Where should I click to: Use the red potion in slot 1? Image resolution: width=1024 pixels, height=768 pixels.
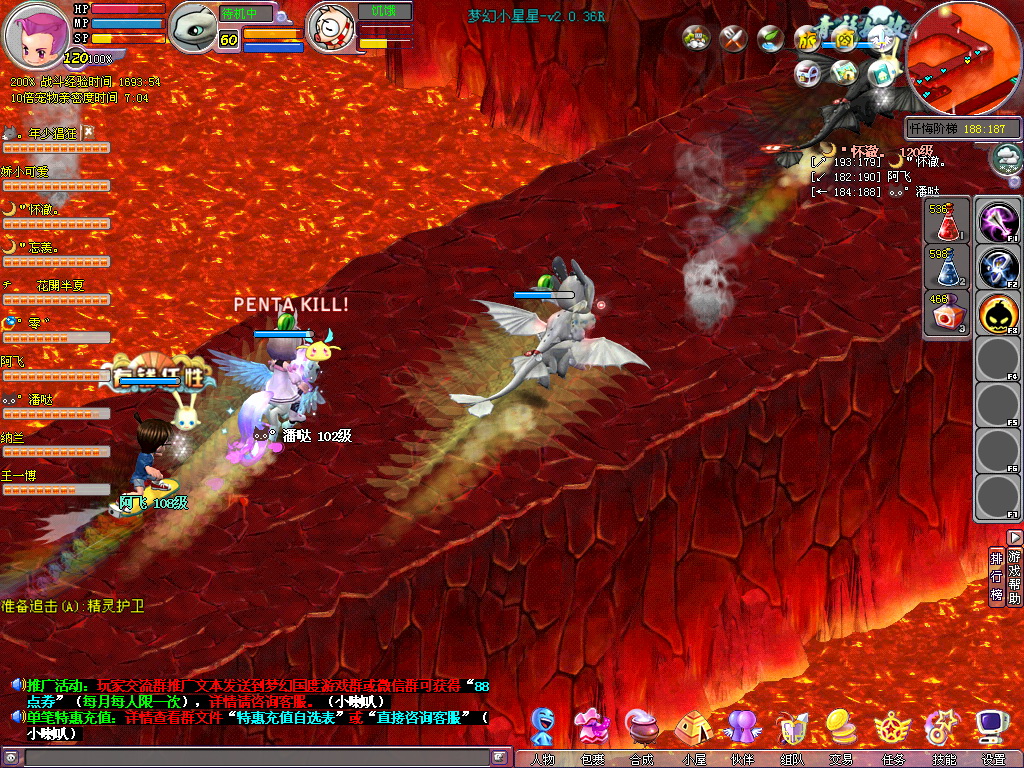click(946, 222)
